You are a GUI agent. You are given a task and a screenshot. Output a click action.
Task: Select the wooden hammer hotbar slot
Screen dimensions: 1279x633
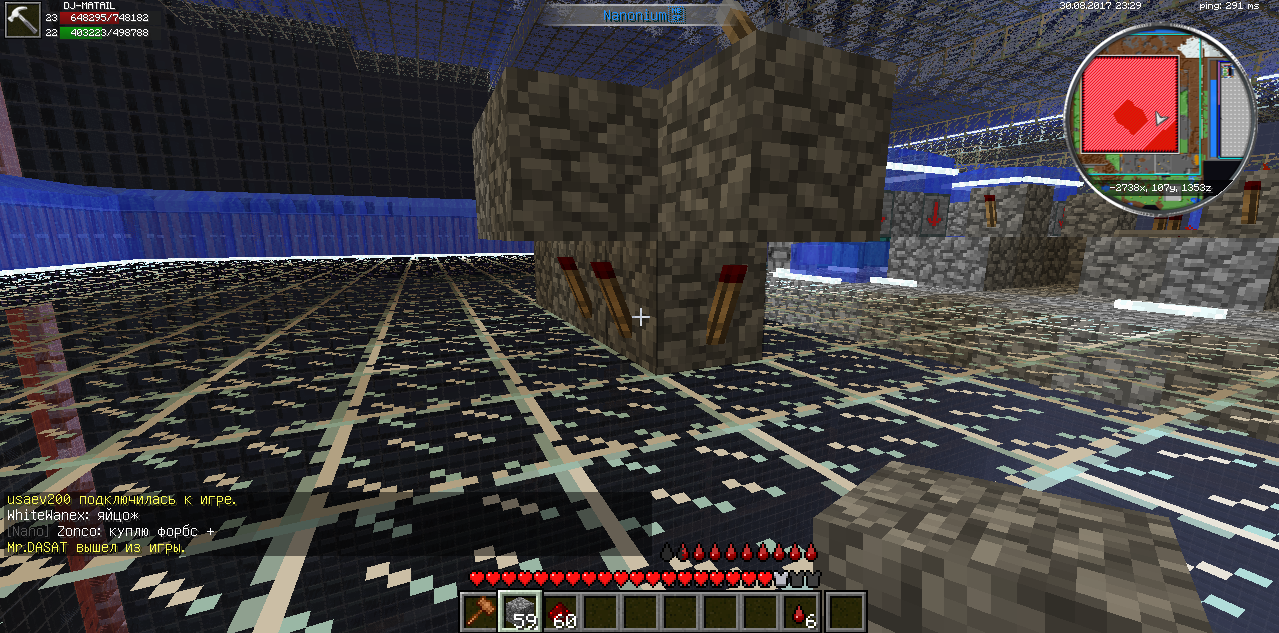[x=481, y=610]
